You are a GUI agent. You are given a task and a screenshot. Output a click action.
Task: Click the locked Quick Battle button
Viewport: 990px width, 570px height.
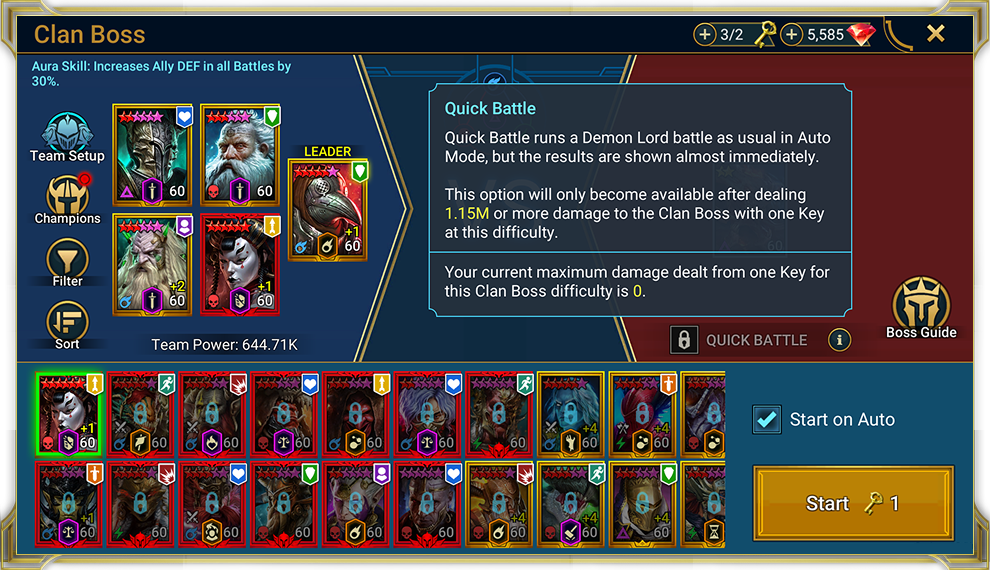742,340
